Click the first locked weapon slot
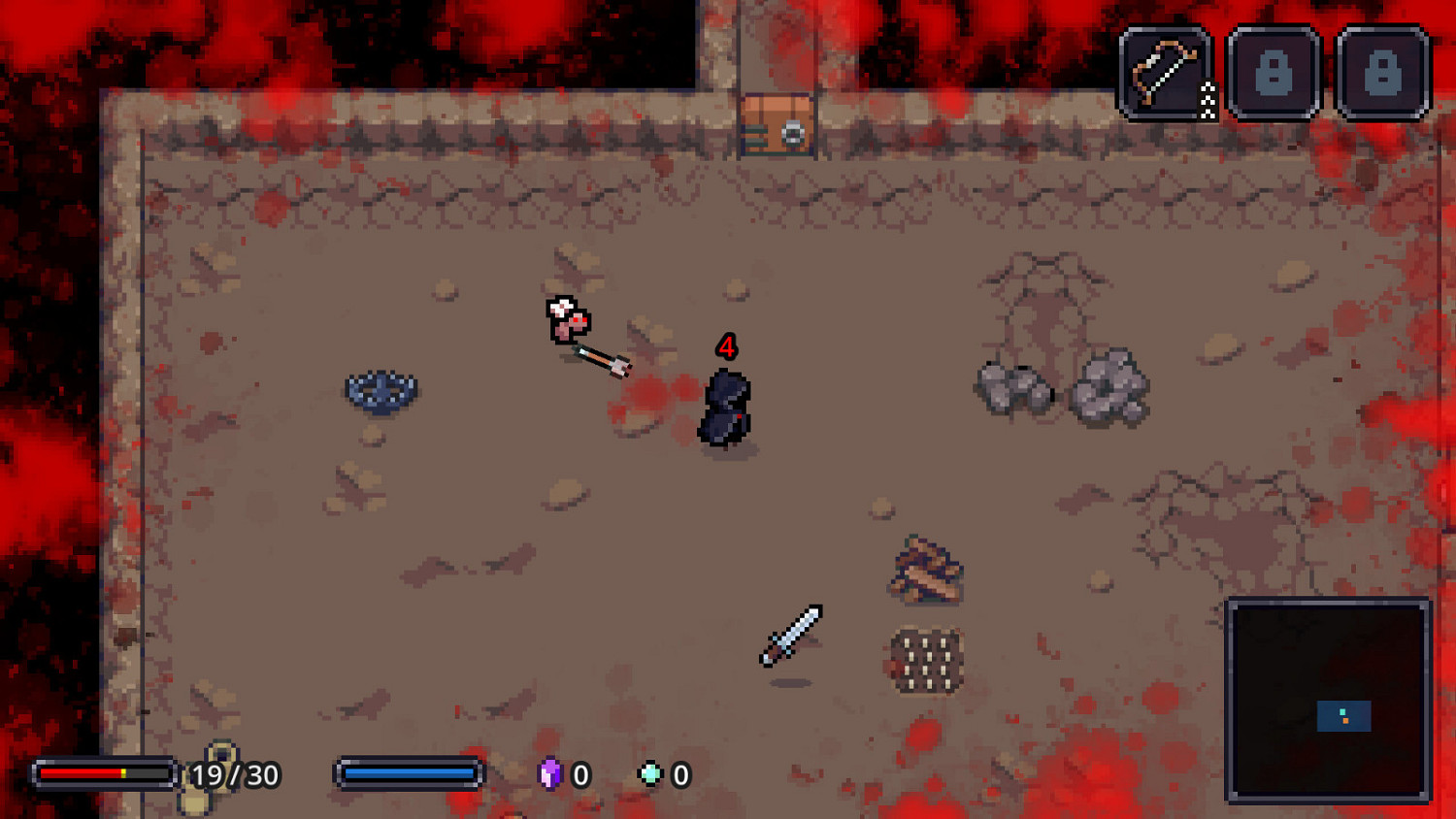1456x819 pixels. coord(1274,73)
